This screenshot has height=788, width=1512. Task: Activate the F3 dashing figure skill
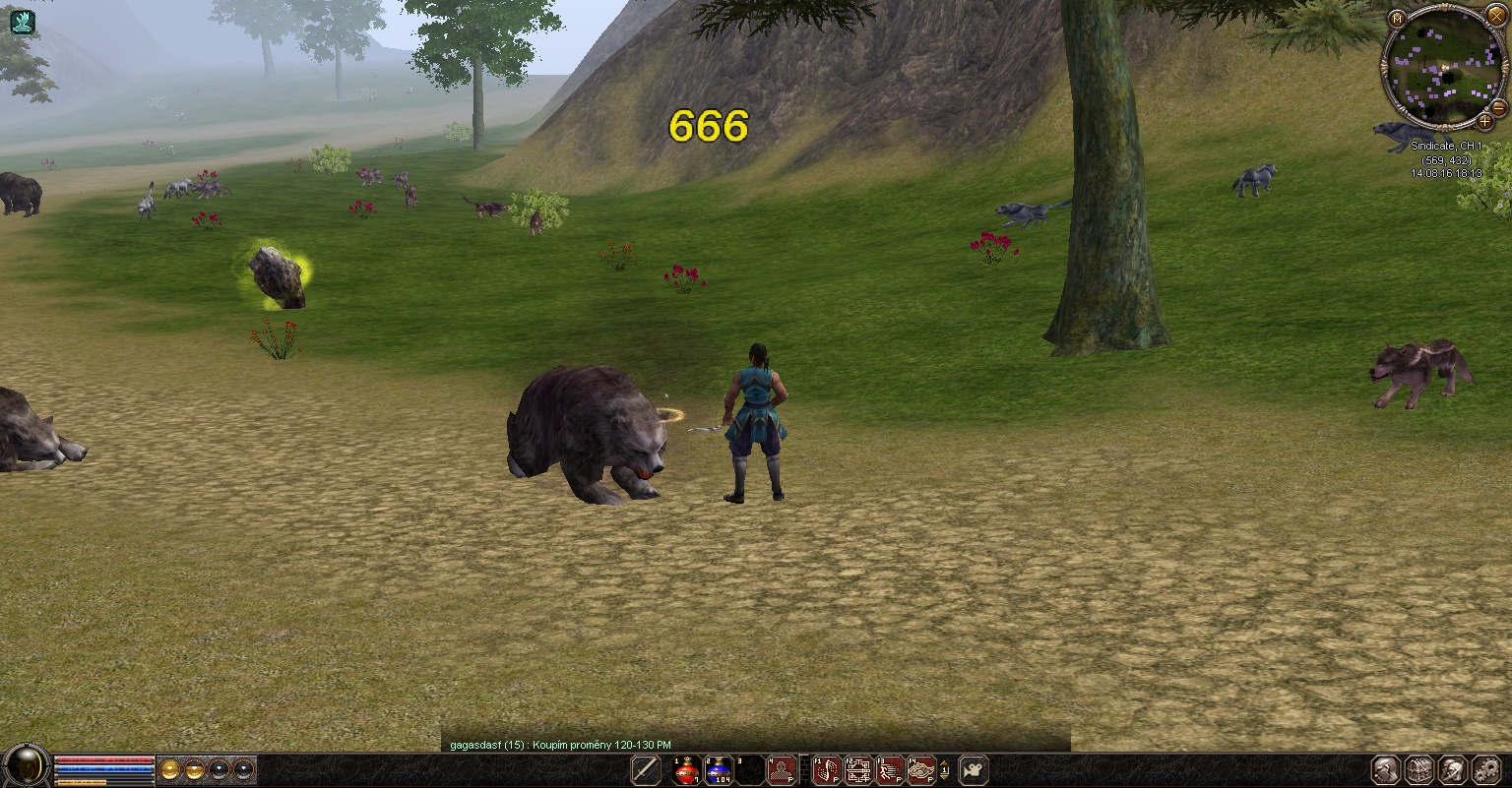pos(890,770)
